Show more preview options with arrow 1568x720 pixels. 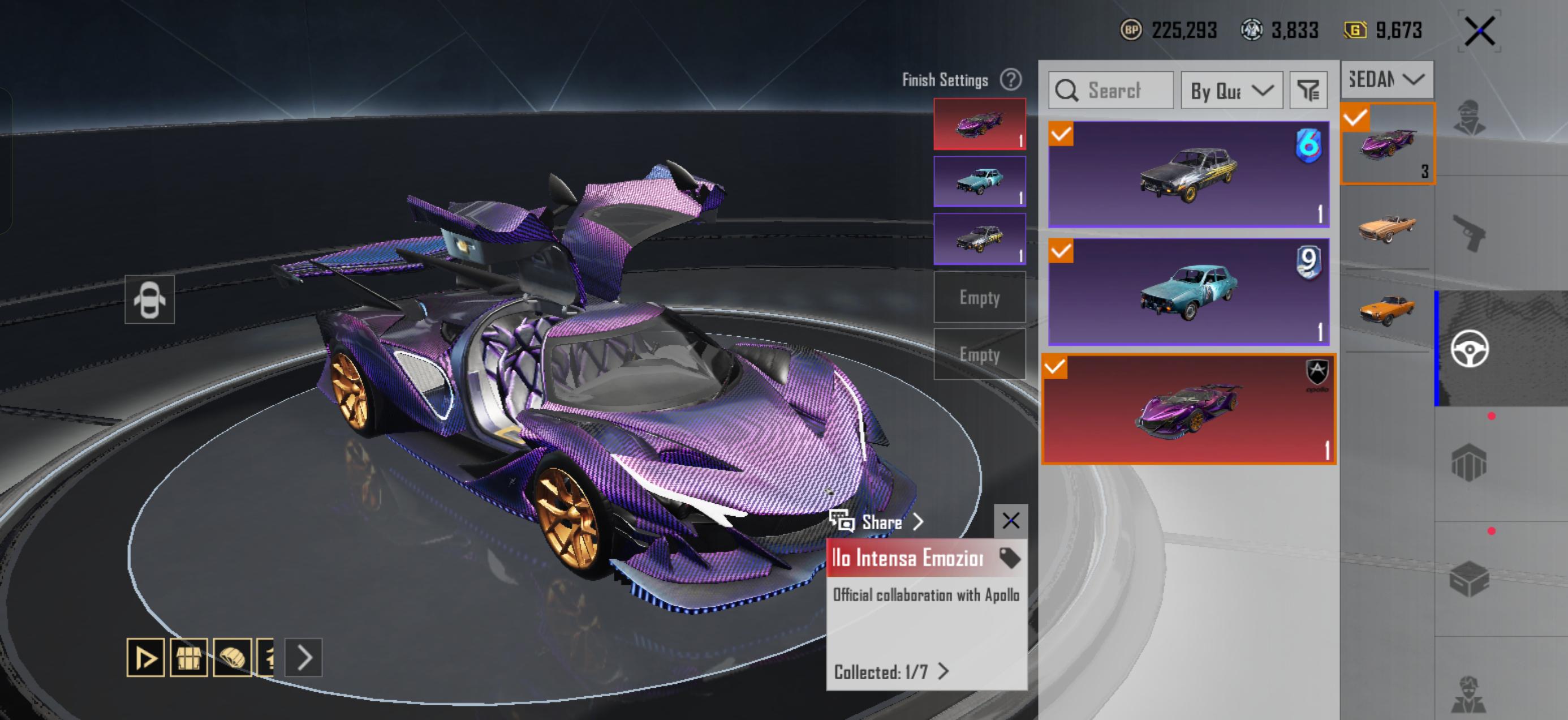(304, 657)
